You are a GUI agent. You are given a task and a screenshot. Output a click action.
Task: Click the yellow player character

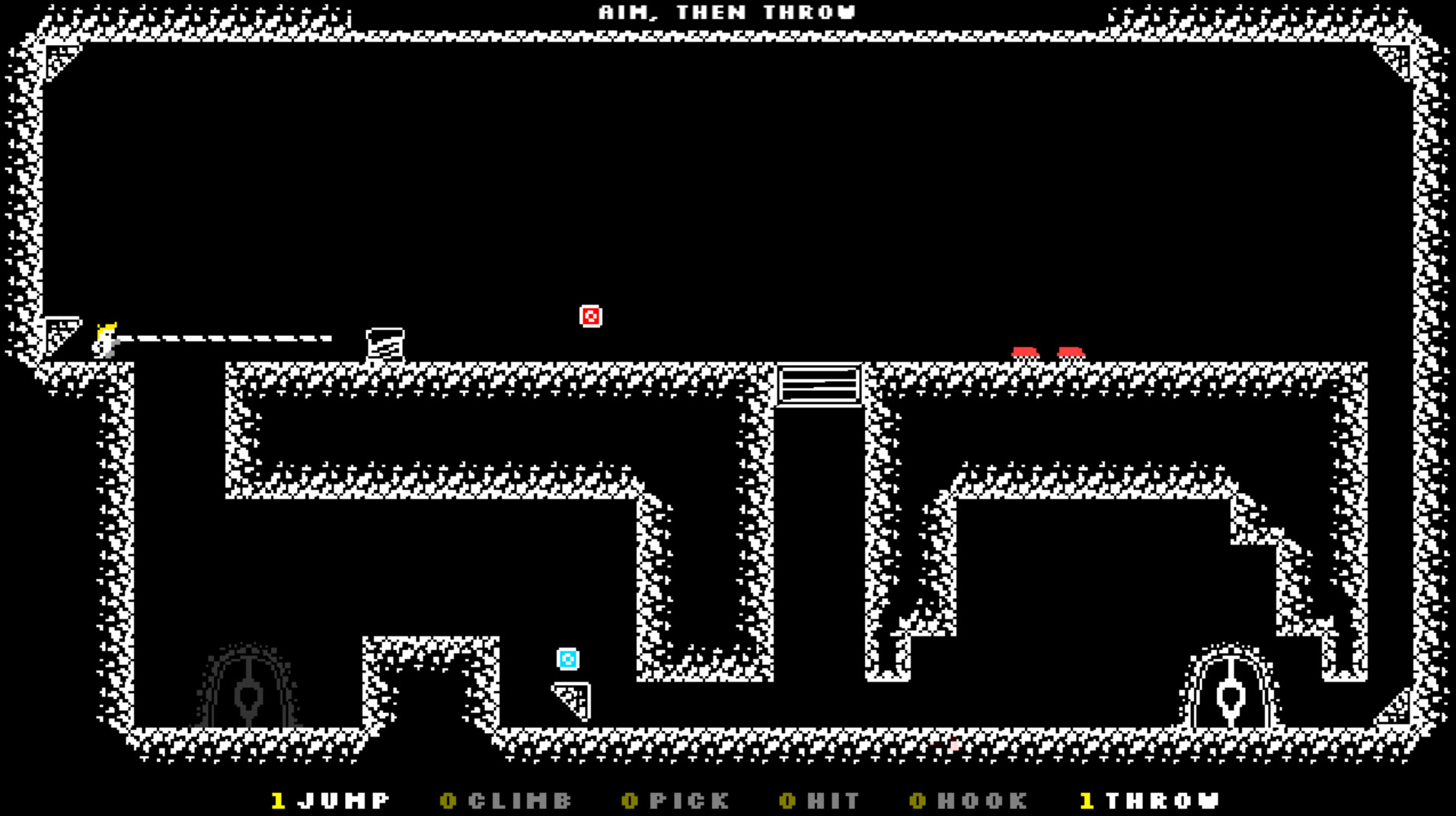pos(104,338)
